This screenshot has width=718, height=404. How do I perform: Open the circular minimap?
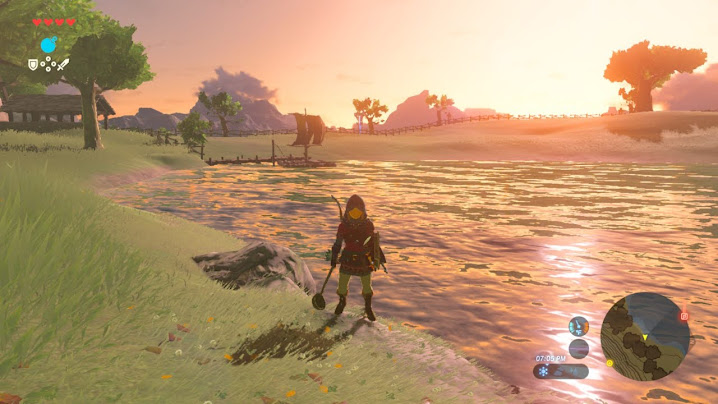click(645, 336)
